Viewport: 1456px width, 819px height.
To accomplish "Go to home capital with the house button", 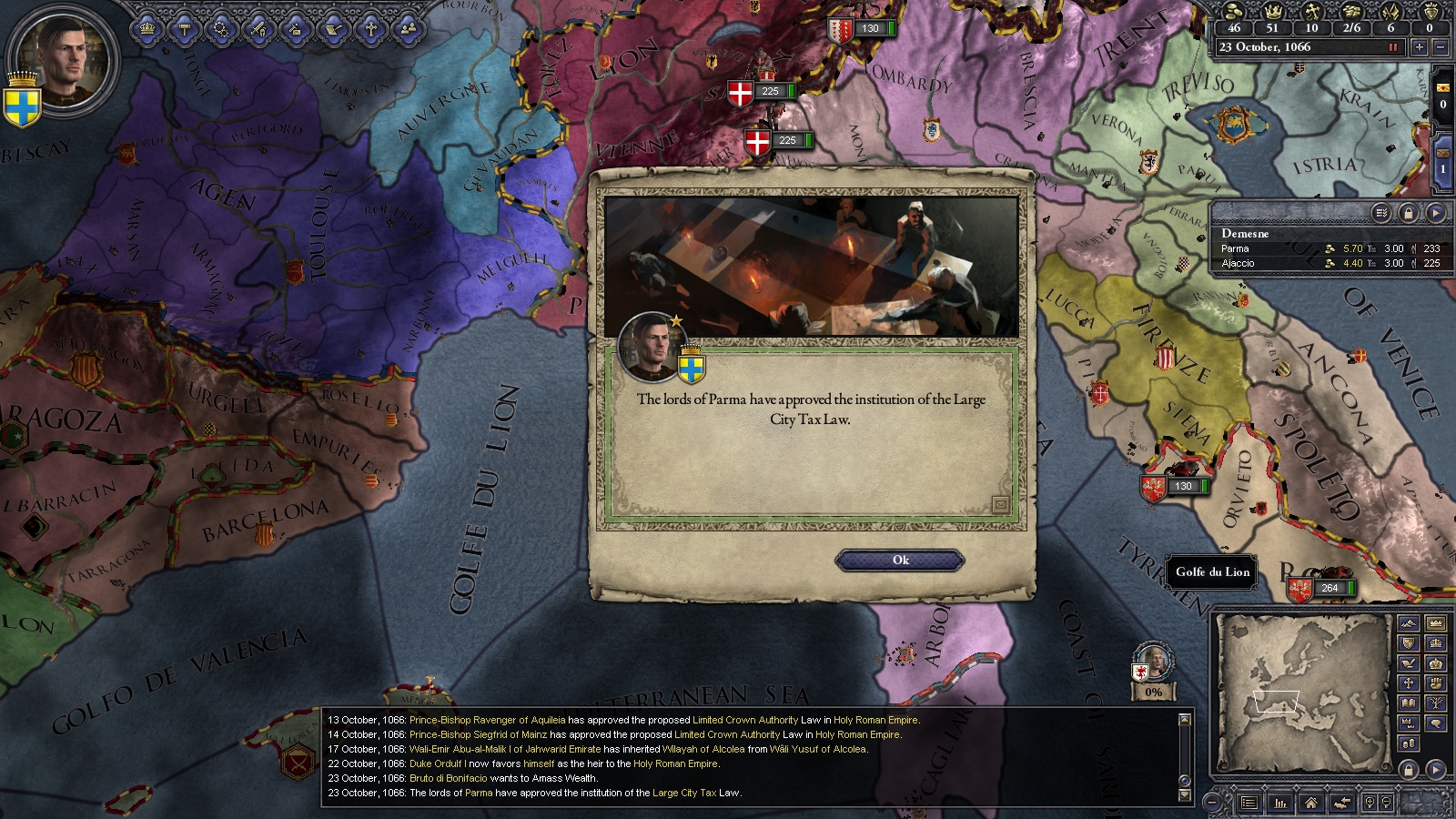I will (1310, 803).
